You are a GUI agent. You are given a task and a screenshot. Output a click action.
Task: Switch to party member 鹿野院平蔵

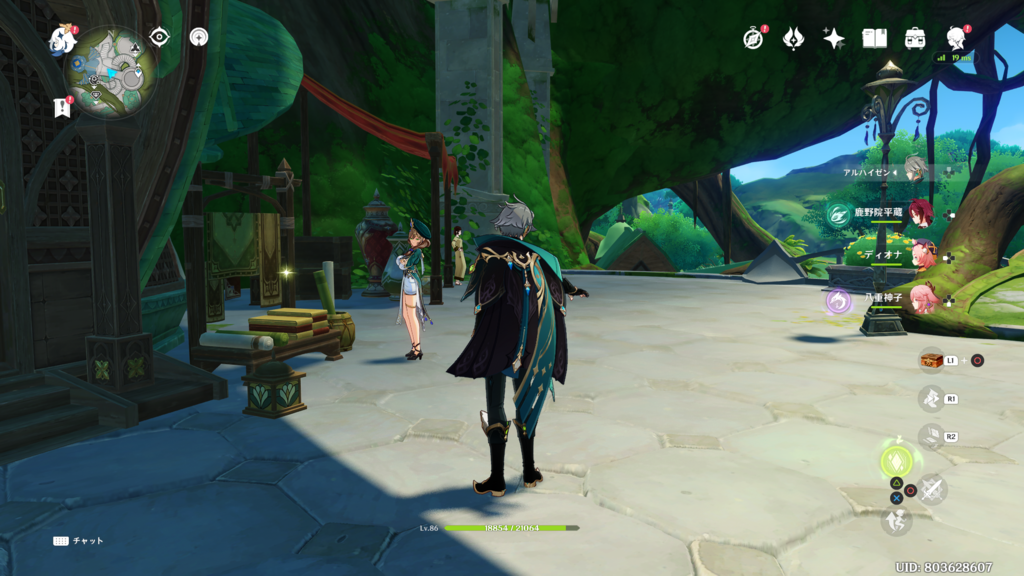920,212
